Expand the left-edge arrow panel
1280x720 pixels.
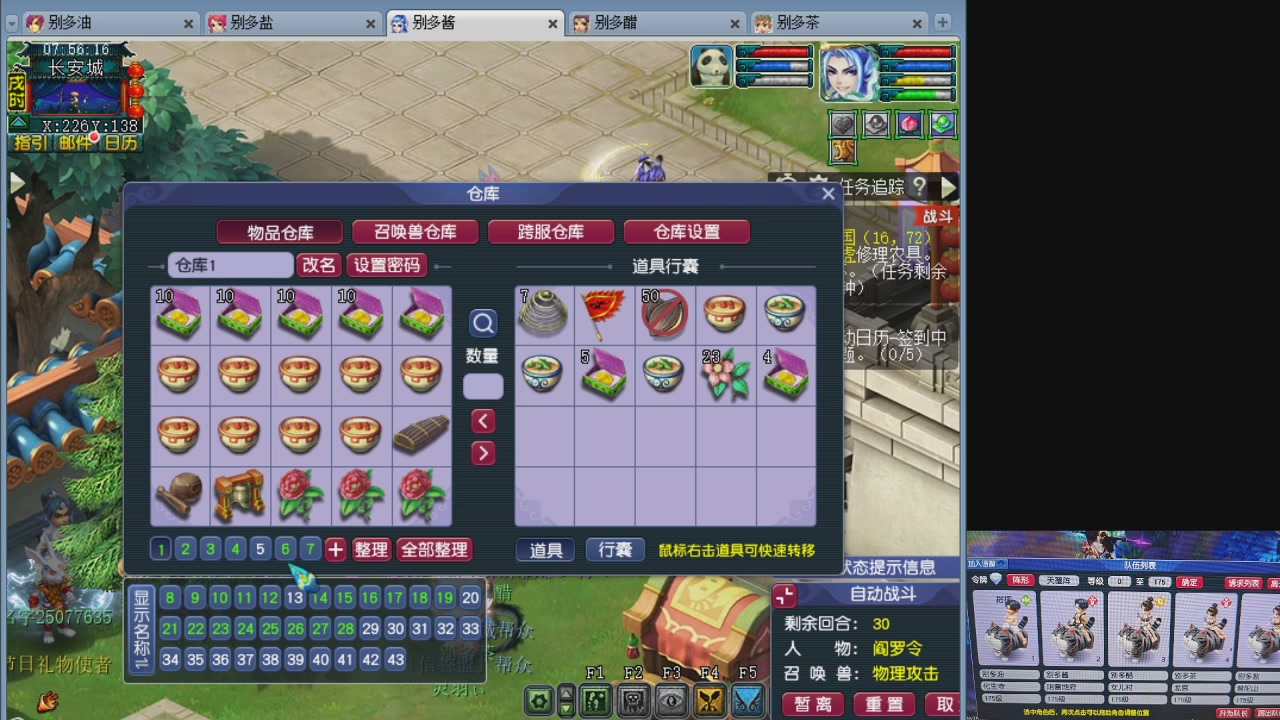(x=15, y=183)
